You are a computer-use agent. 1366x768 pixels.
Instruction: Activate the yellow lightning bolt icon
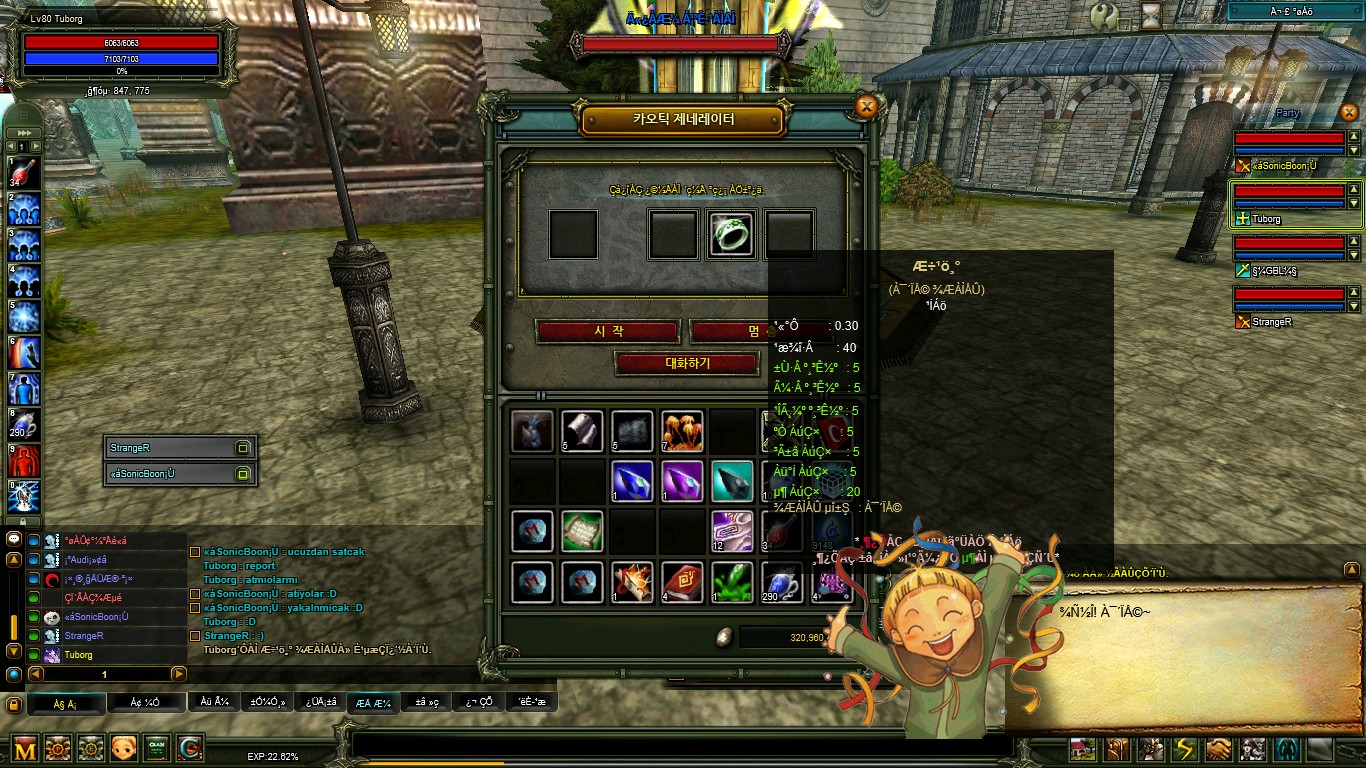1185,749
